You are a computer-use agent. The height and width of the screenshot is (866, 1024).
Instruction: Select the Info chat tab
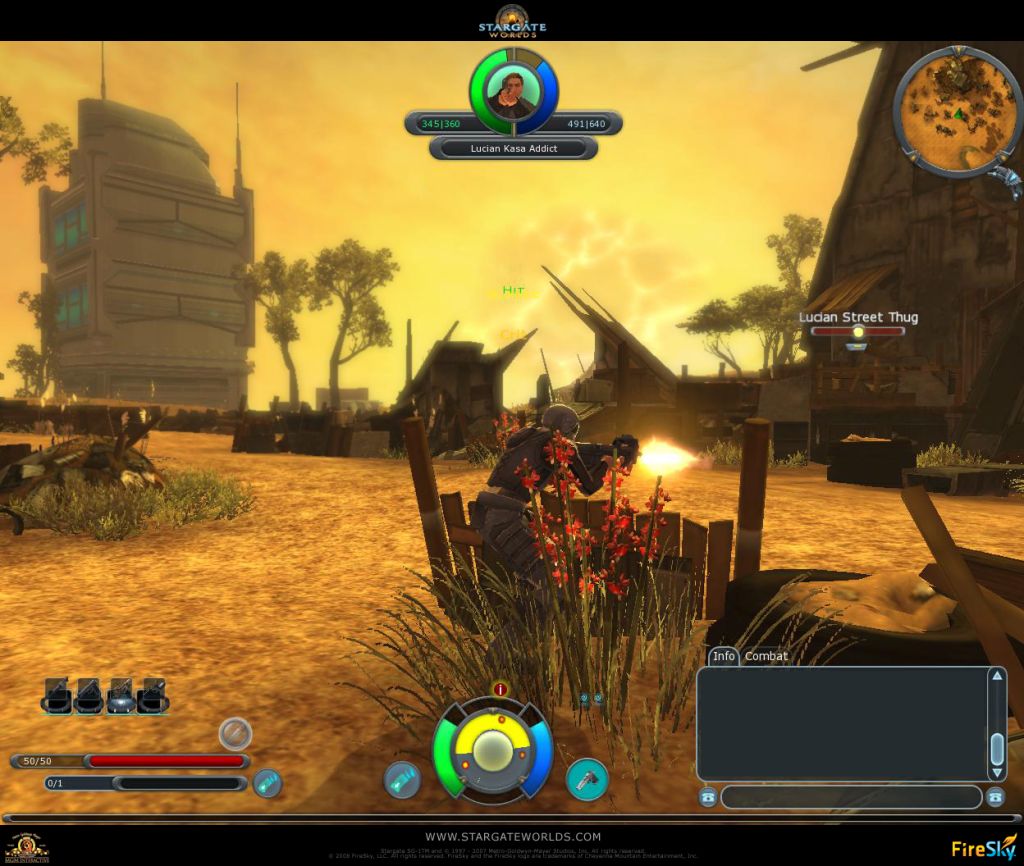pos(724,656)
